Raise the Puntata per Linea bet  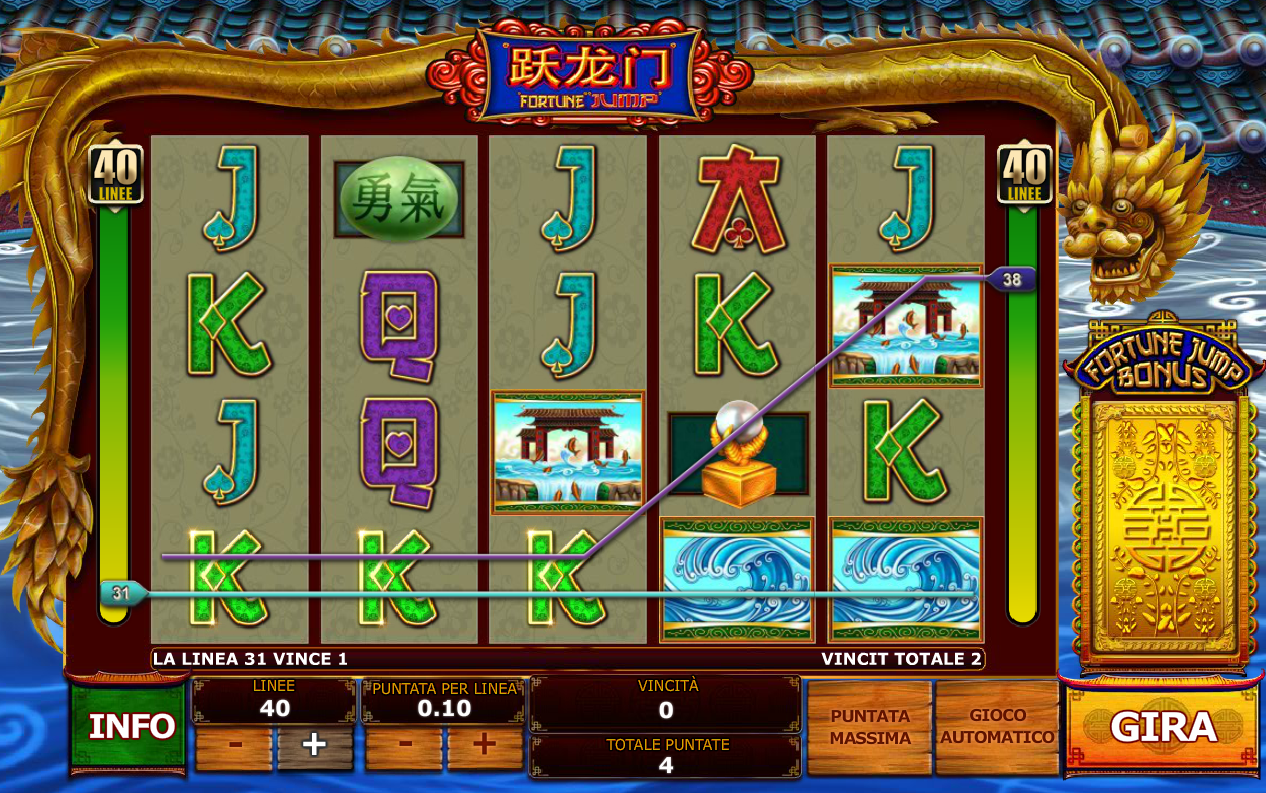[x=485, y=746]
